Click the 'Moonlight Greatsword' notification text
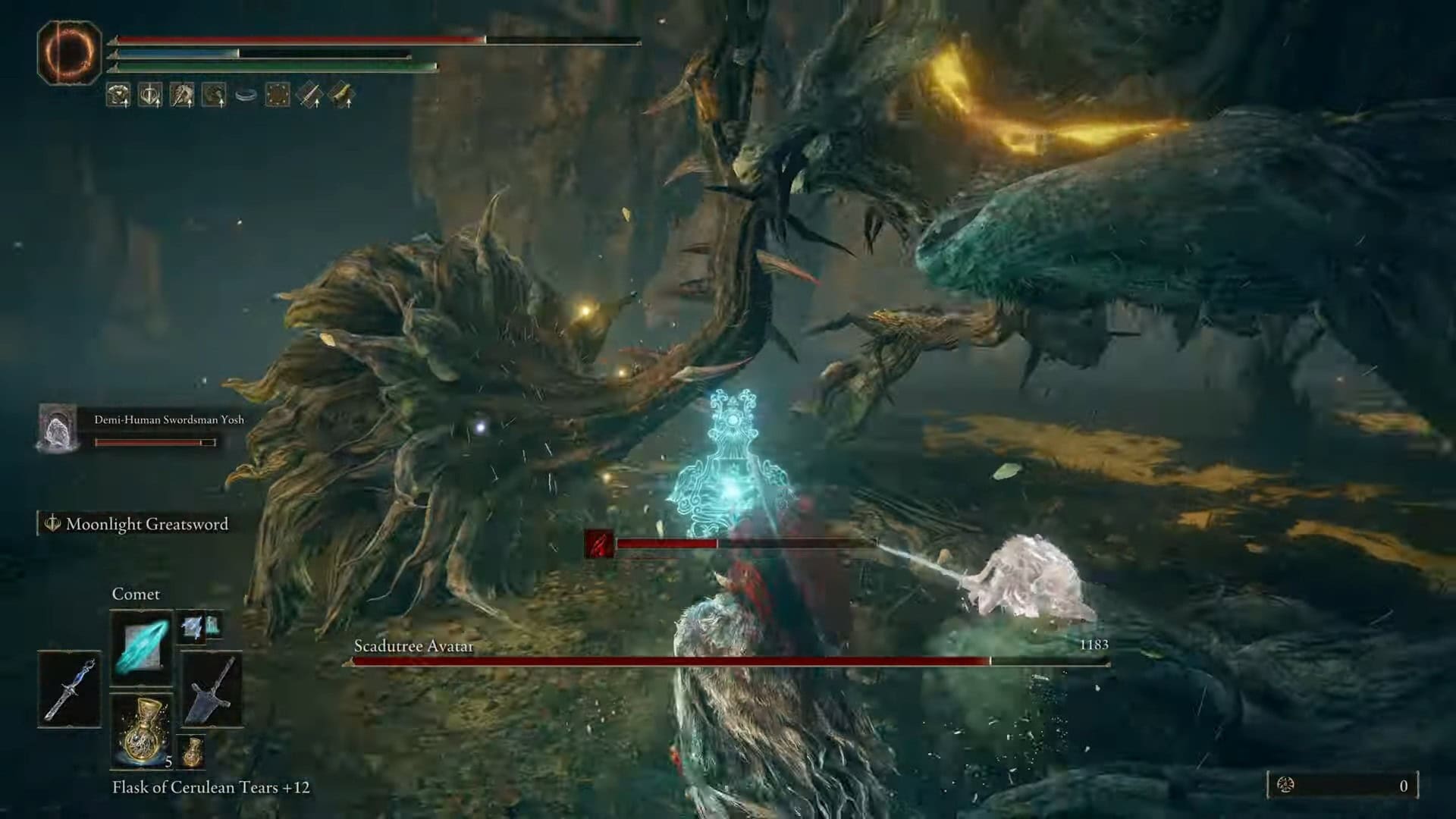1456x819 pixels. tap(149, 523)
